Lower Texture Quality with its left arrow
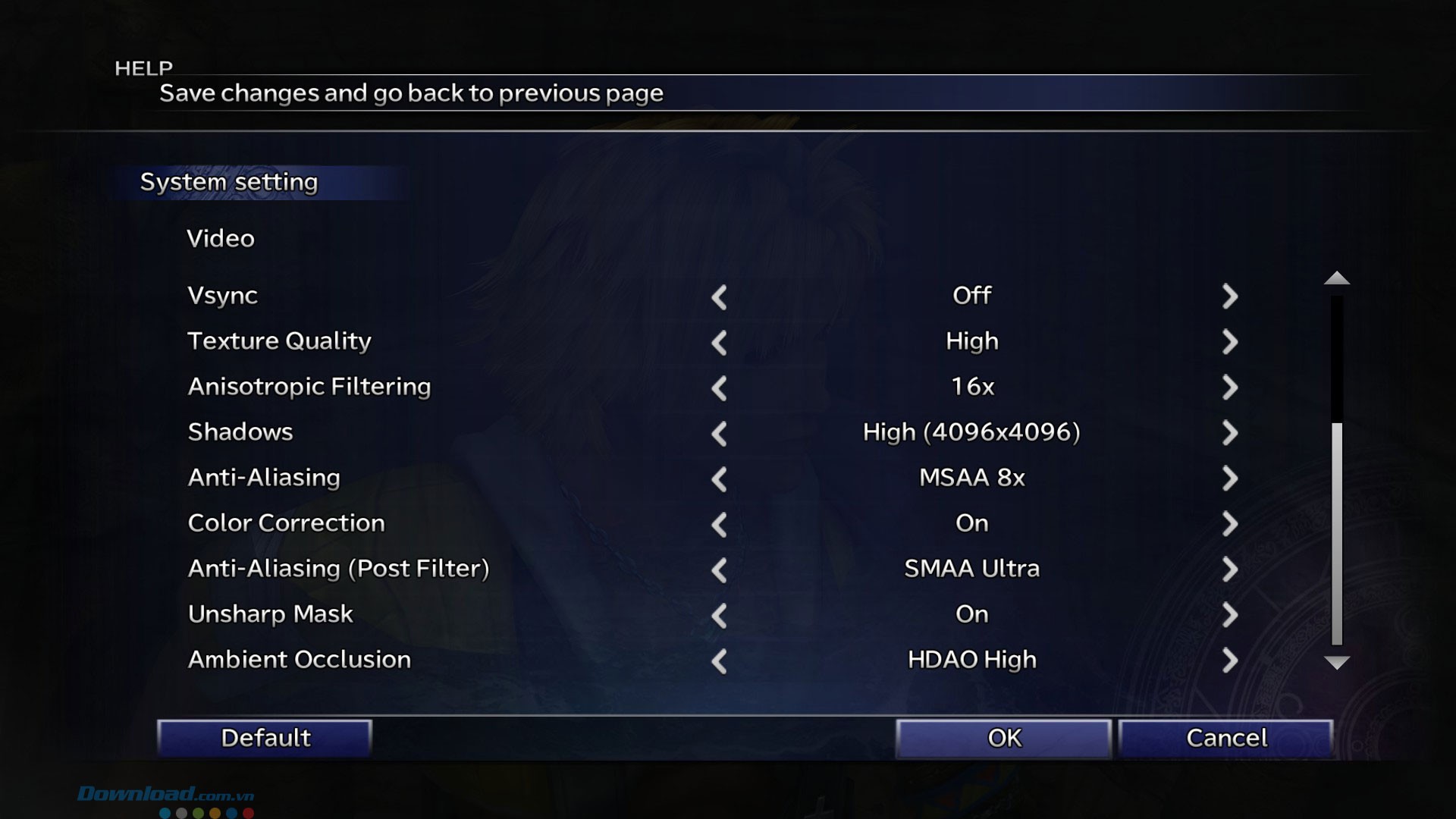 (719, 343)
